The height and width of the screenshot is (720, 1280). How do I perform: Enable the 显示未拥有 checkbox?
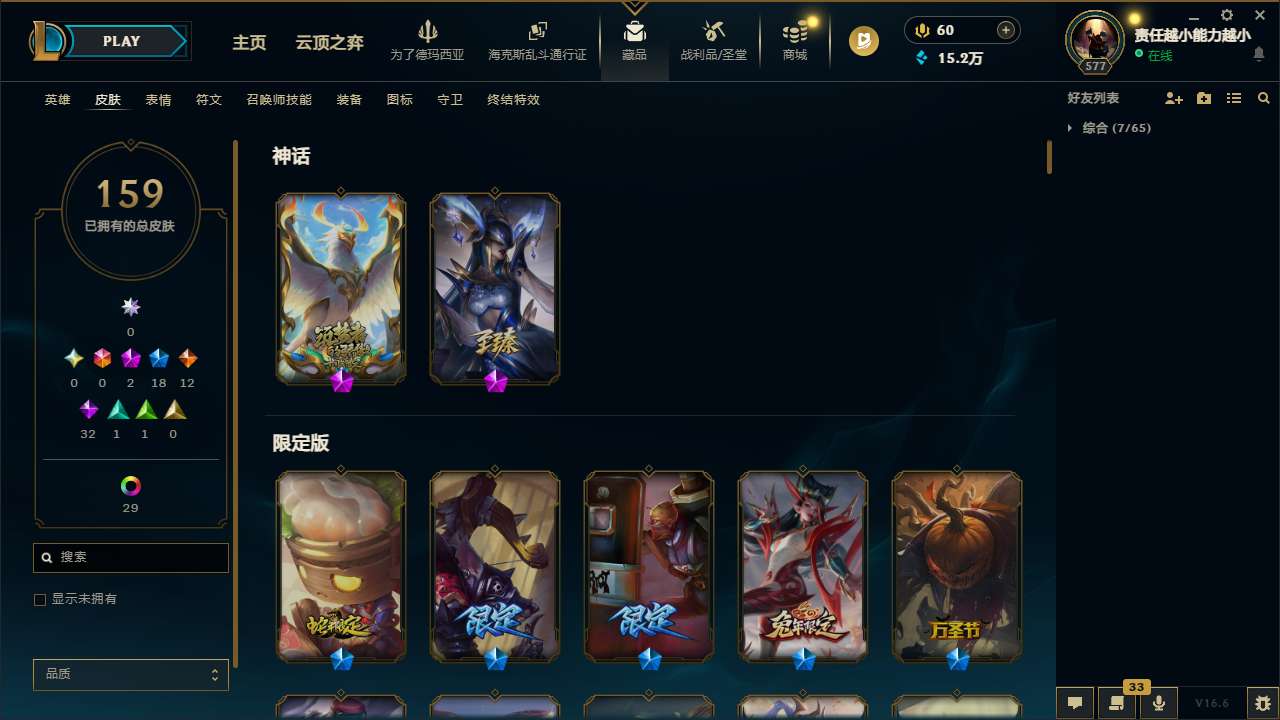coord(40,599)
